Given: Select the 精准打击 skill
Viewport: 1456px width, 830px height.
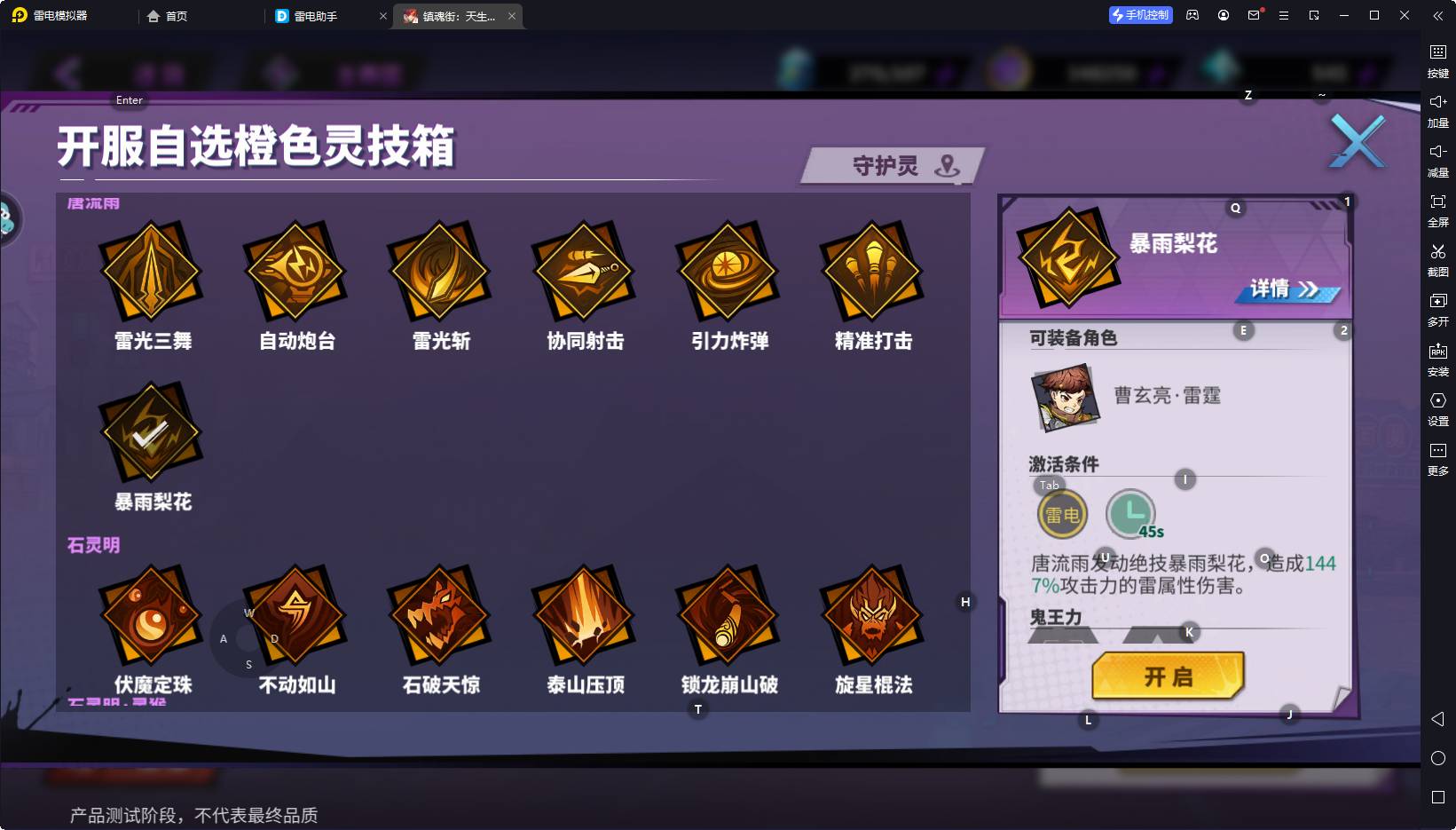Looking at the screenshot, I should [x=873, y=271].
